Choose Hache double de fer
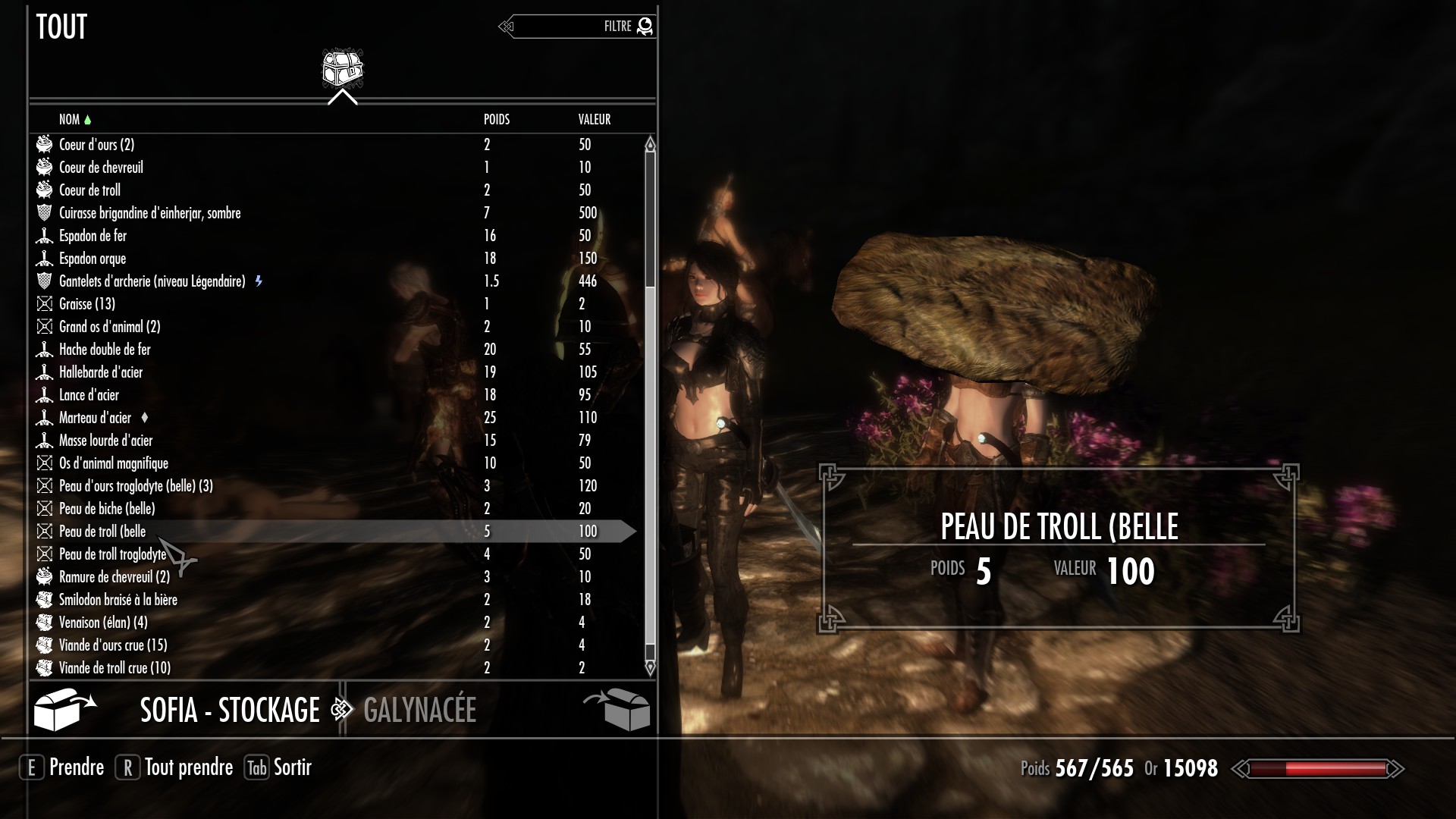Screen dimensions: 1456x819 tap(105, 350)
